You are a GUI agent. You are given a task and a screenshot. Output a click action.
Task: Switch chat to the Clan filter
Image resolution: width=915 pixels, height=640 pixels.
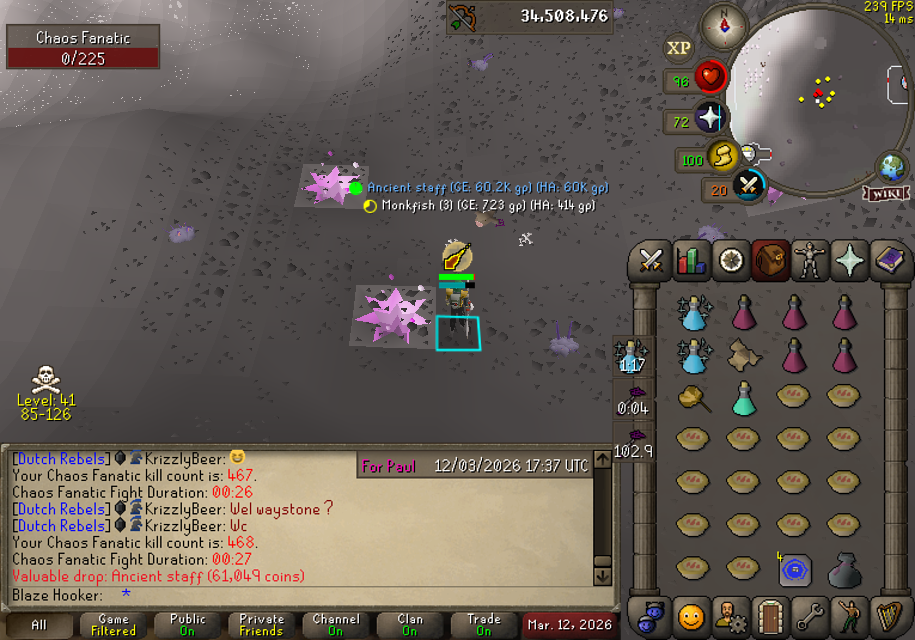click(409, 625)
